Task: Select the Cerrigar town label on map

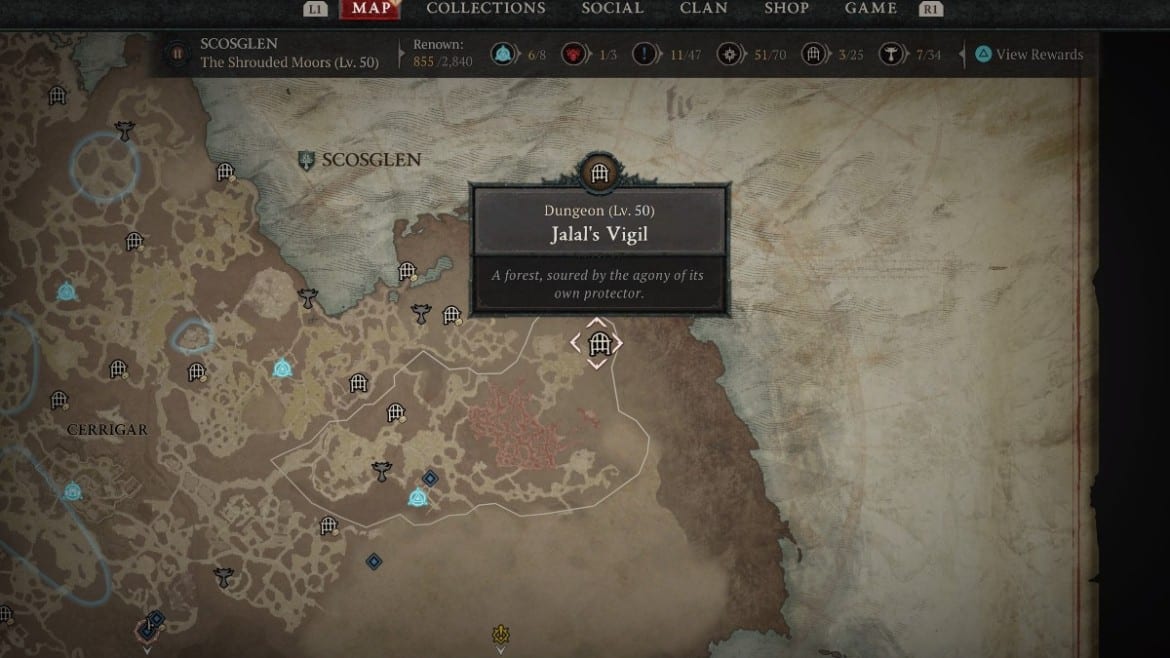Action: [x=107, y=430]
